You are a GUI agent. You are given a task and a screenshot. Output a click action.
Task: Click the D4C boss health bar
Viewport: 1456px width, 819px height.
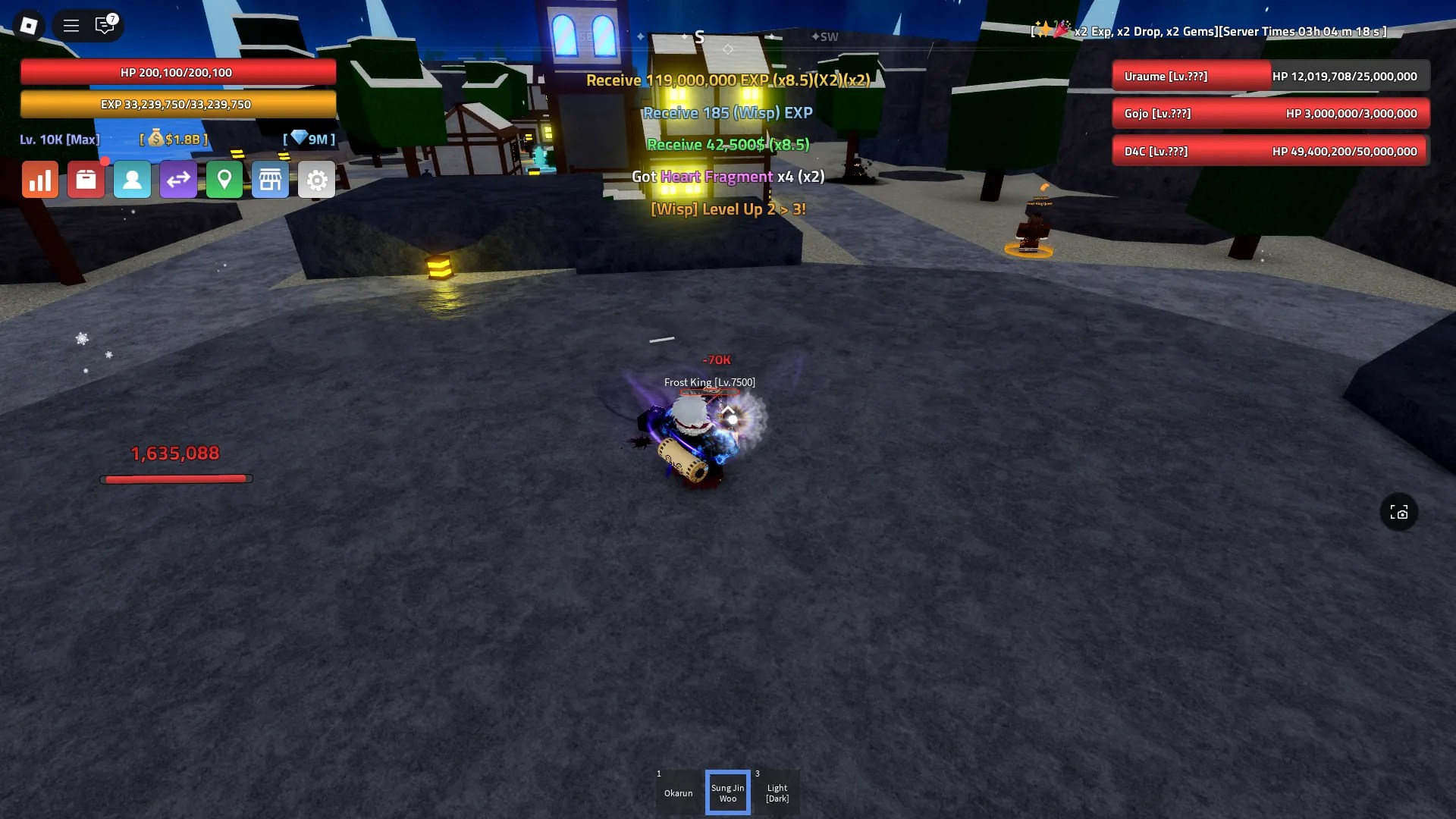(1271, 151)
